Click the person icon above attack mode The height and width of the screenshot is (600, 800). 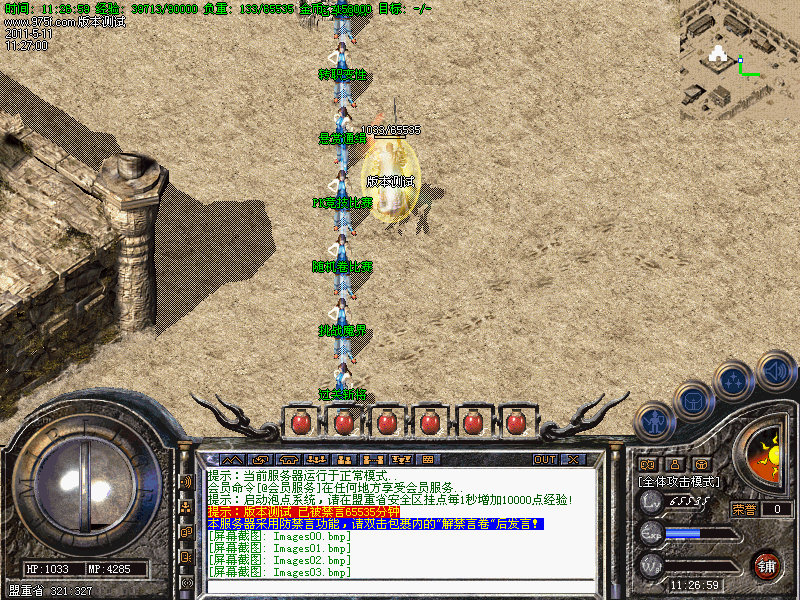click(674, 464)
